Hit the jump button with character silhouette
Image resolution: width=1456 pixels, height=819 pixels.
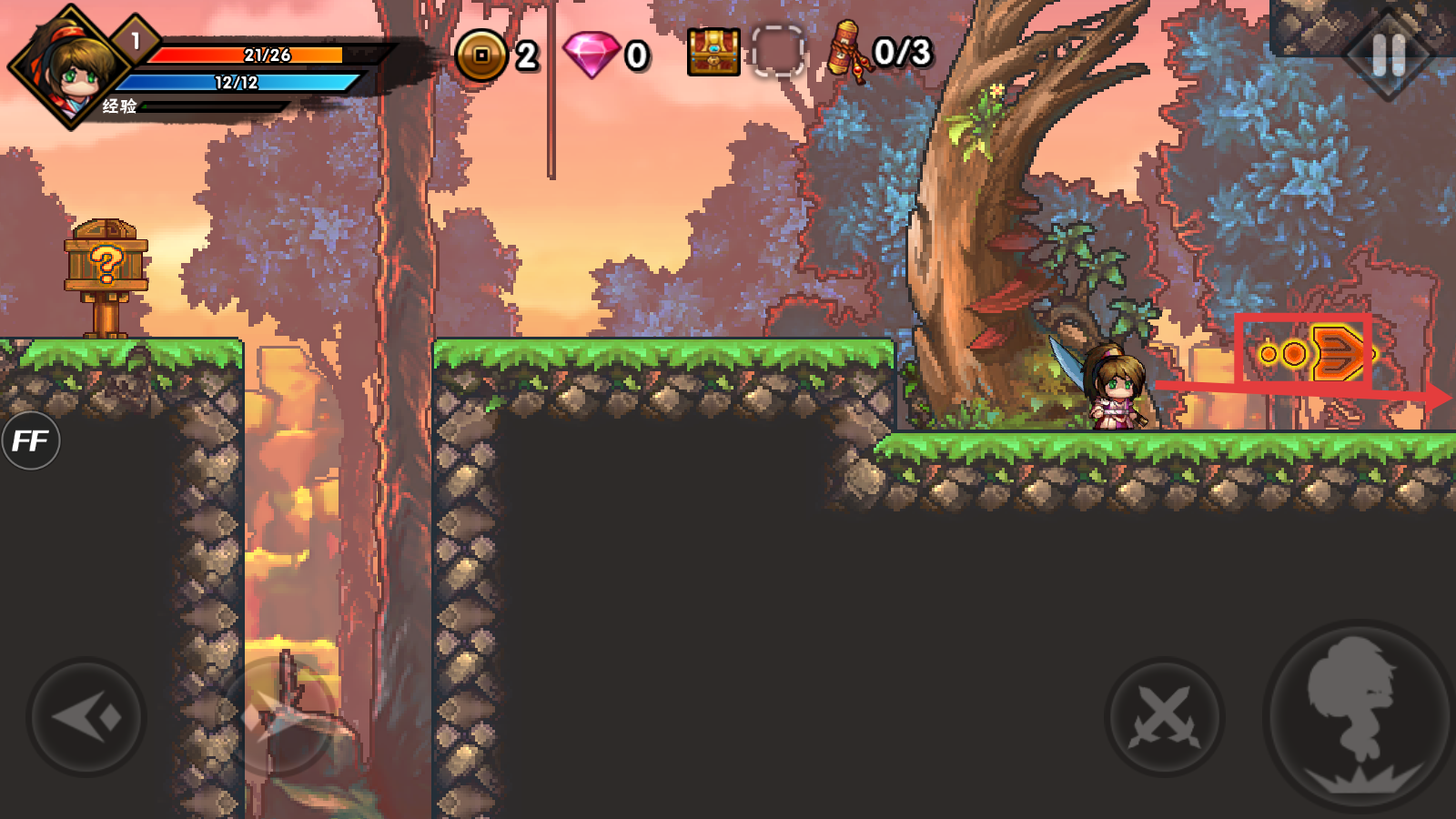tap(1360, 717)
